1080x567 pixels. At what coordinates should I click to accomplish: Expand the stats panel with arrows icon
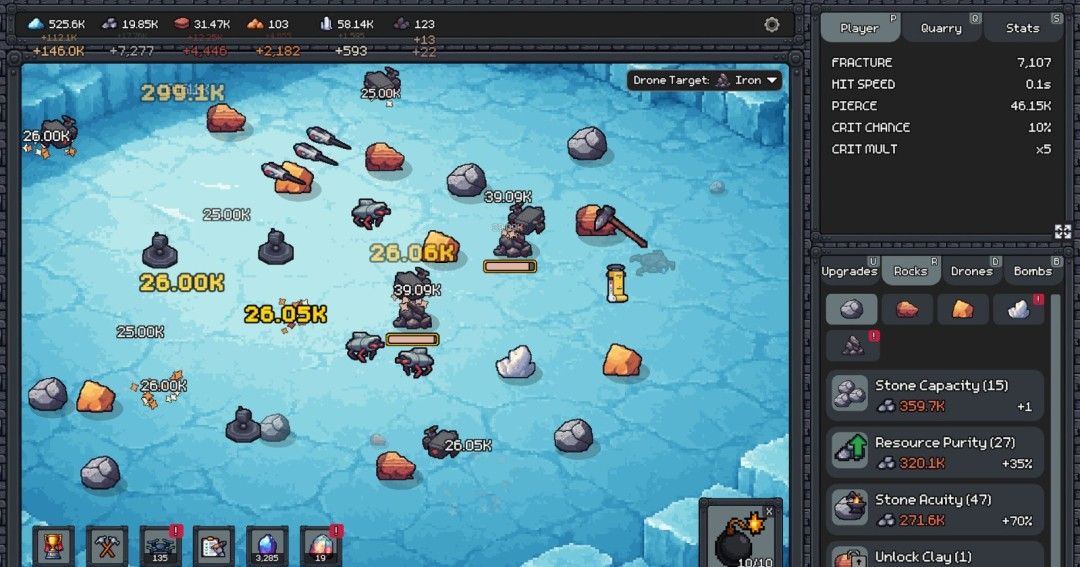(x=1062, y=231)
